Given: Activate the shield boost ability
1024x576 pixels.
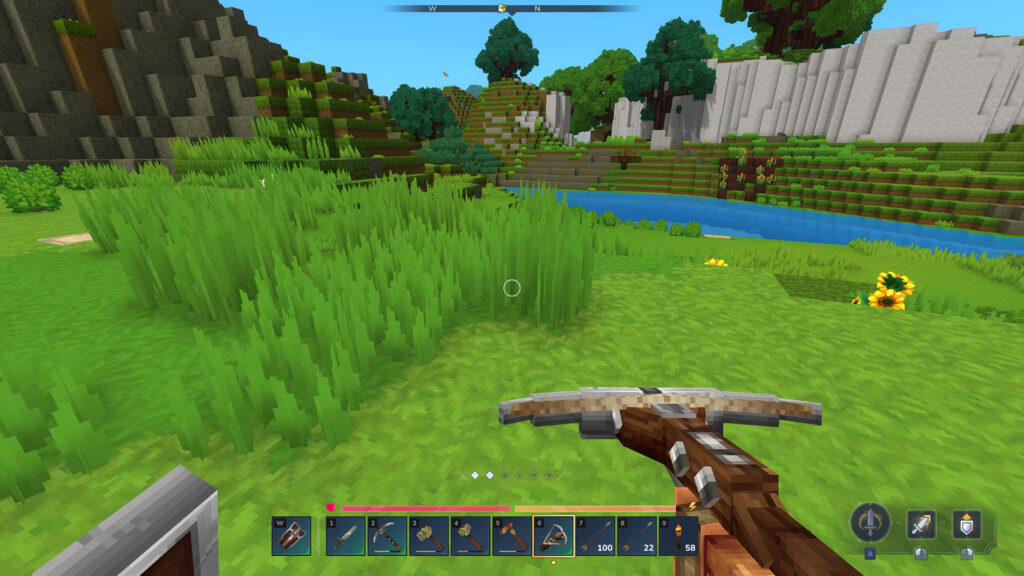Looking at the screenshot, I should click(x=966, y=524).
